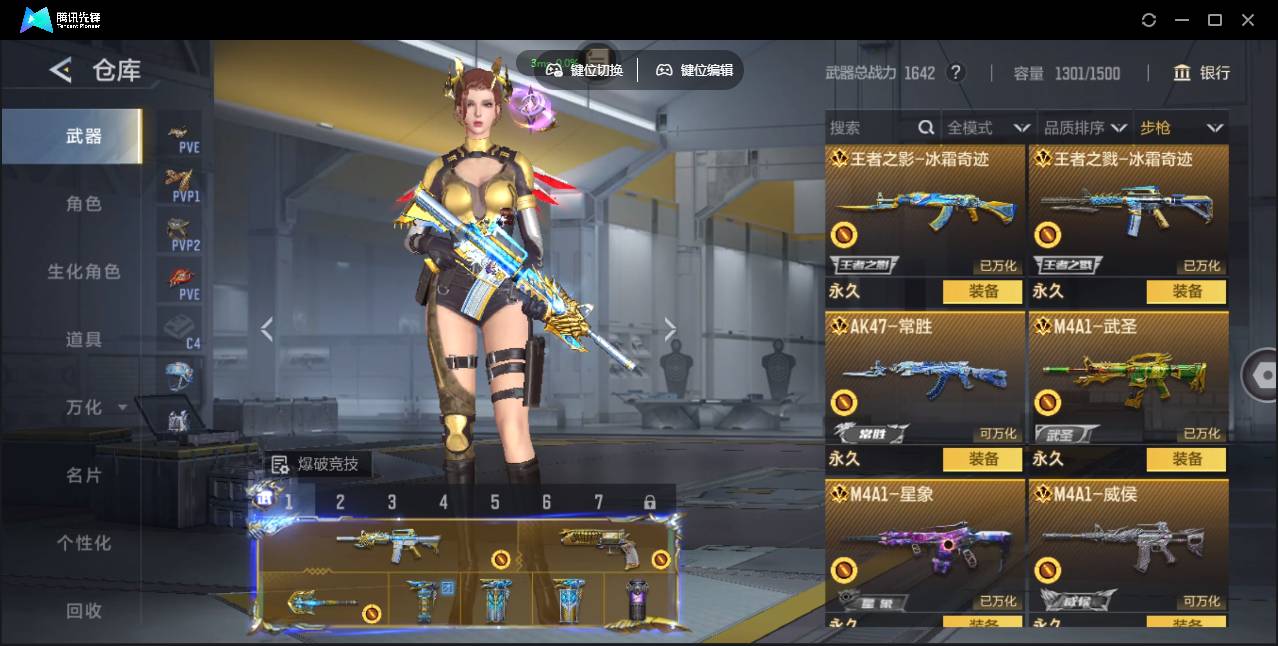Choose the M4A1-威侯 weapon card
1278x646 pixels.
[1128, 545]
